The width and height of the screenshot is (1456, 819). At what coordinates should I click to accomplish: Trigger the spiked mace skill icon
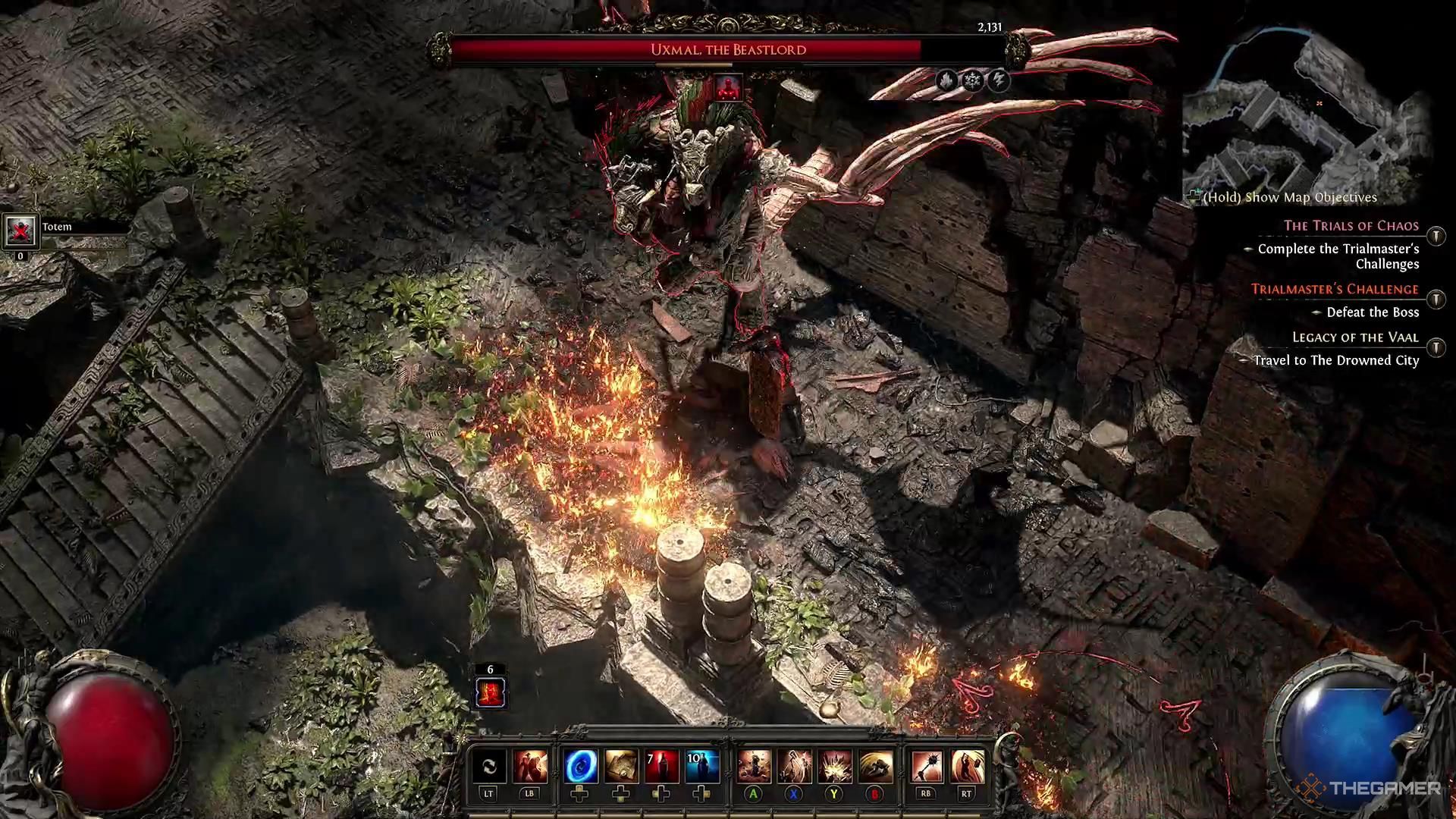tap(926, 767)
